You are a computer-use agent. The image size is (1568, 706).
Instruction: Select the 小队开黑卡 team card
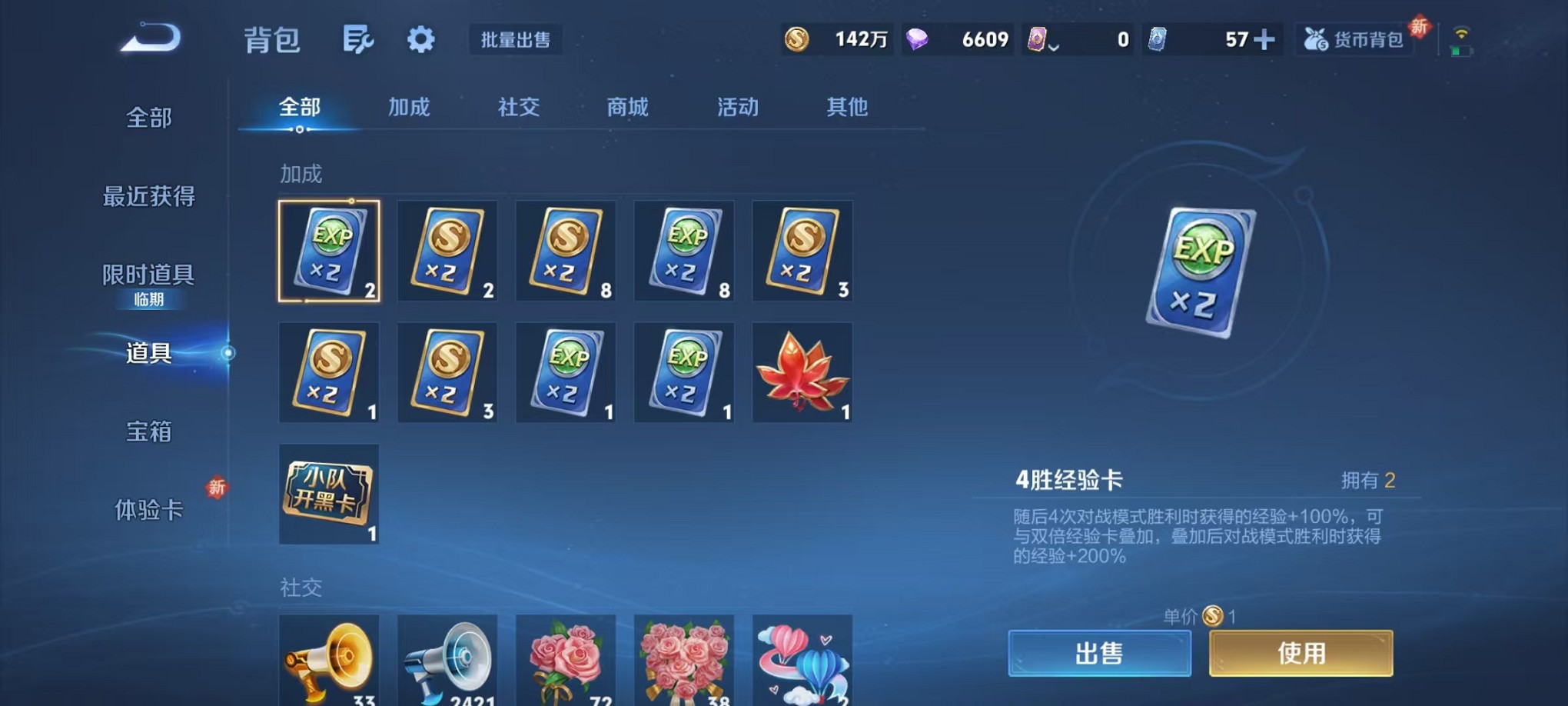(329, 495)
